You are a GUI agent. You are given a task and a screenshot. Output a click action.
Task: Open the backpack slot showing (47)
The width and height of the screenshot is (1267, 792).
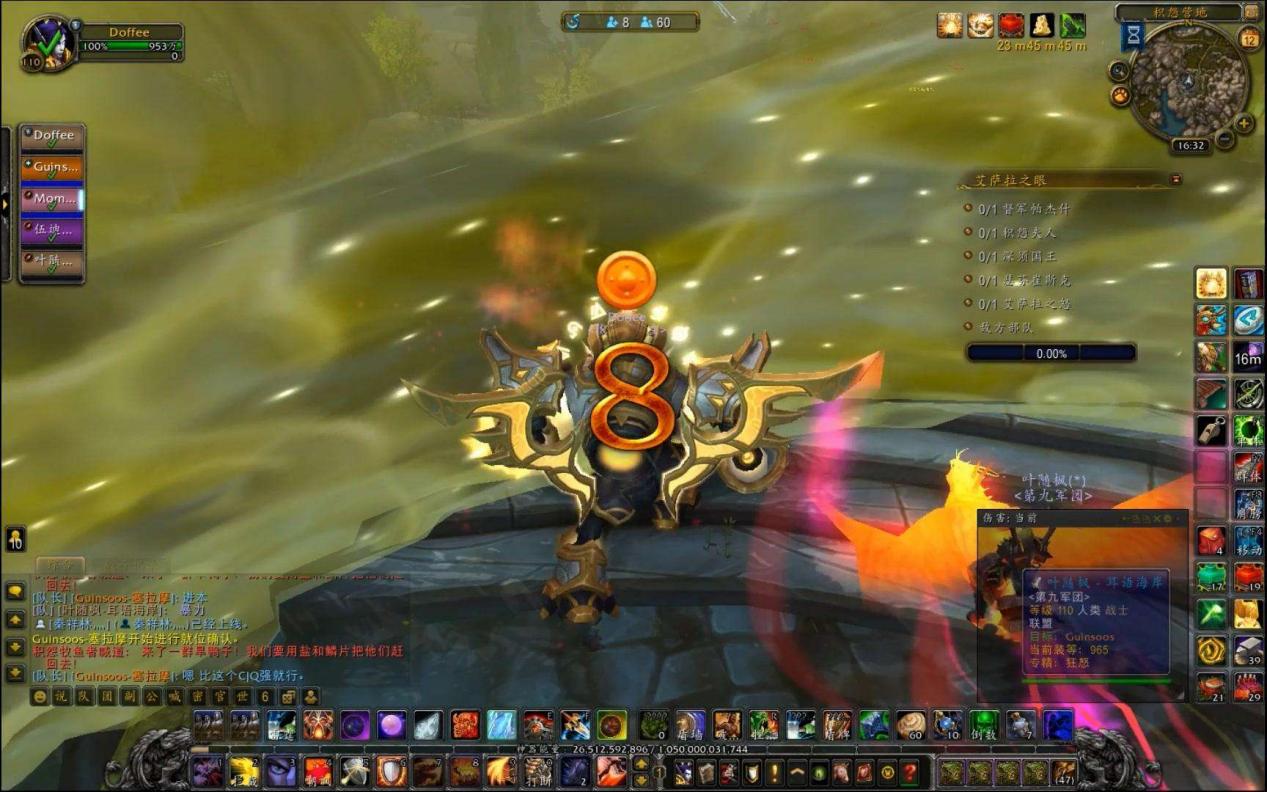pyautogui.click(x=1064, y=772)
